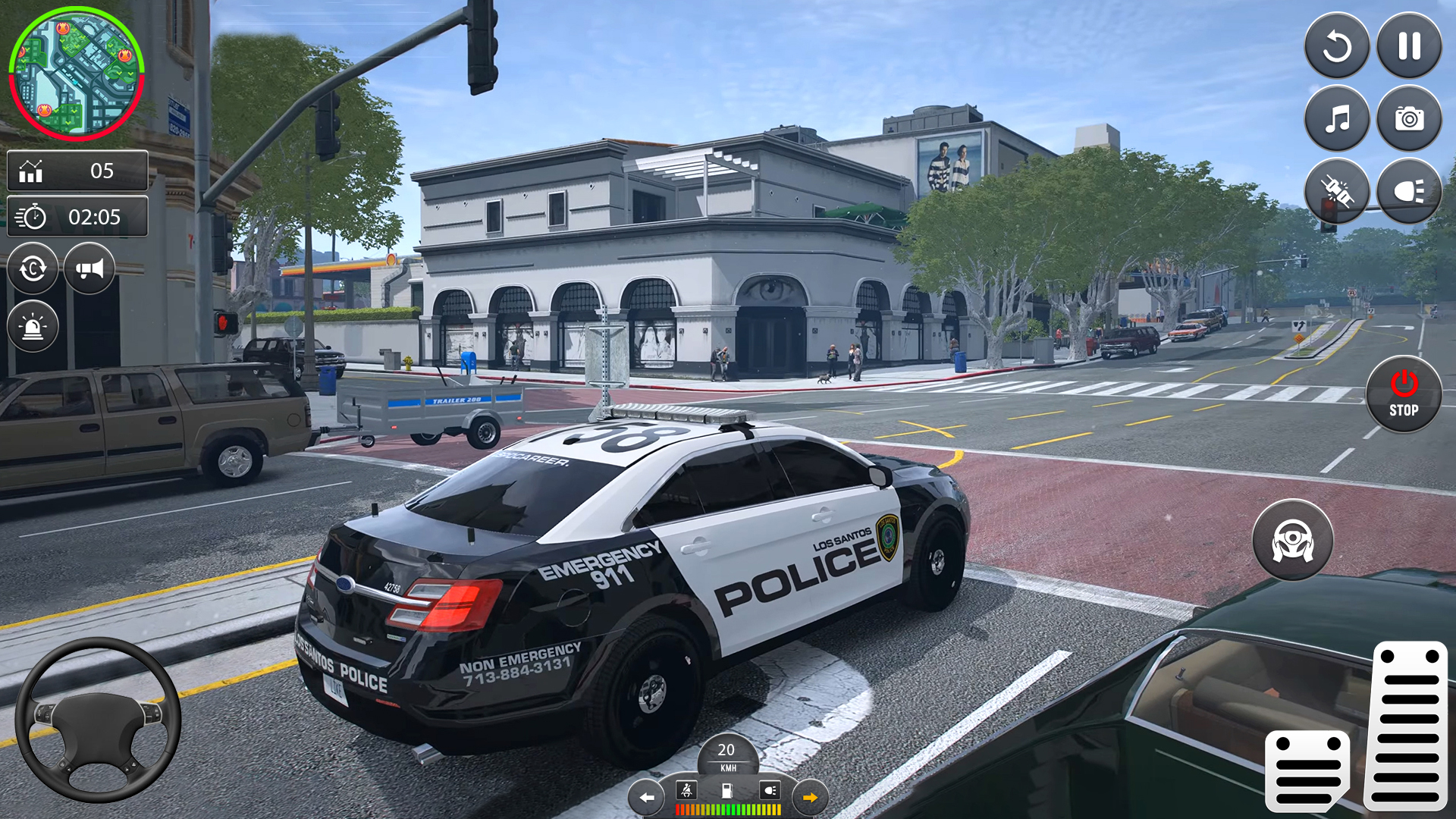Switch camera view with the rotate-camera icon
The width and height of the screenshot is (1456, 819).
(x=31, y=268)
